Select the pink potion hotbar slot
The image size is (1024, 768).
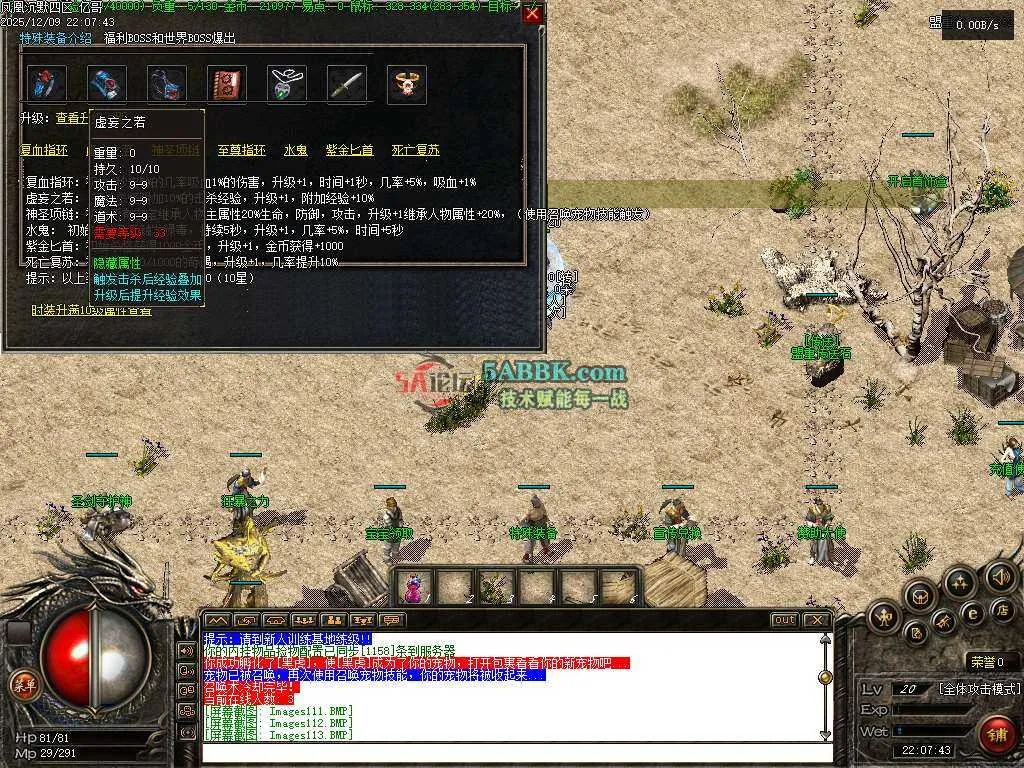tap(415, 586)
